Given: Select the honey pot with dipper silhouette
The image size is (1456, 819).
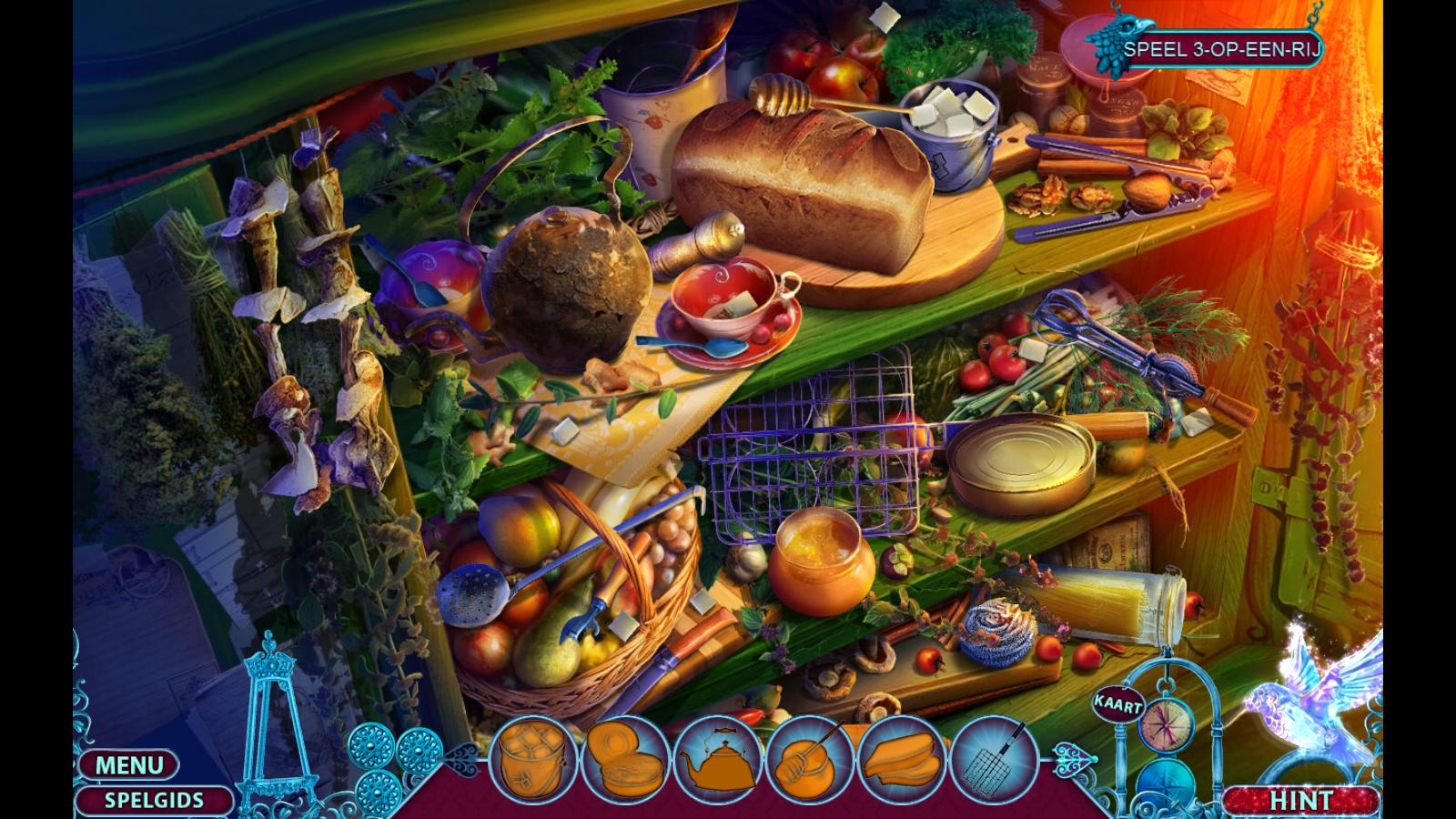Looking at the screenshot, I should 808,761.
